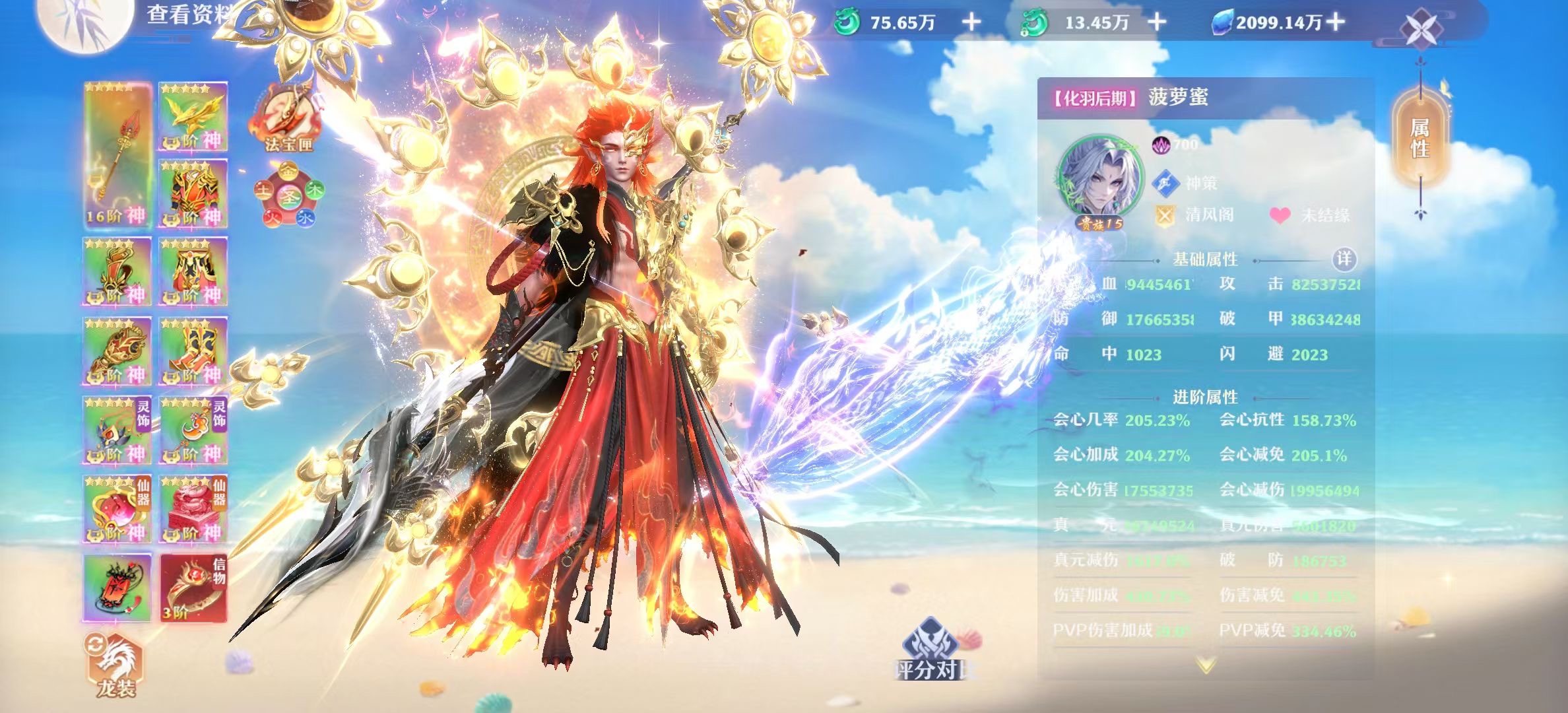
Task: Open the 评分对比 score comparison
Action: tap(931, 650)
